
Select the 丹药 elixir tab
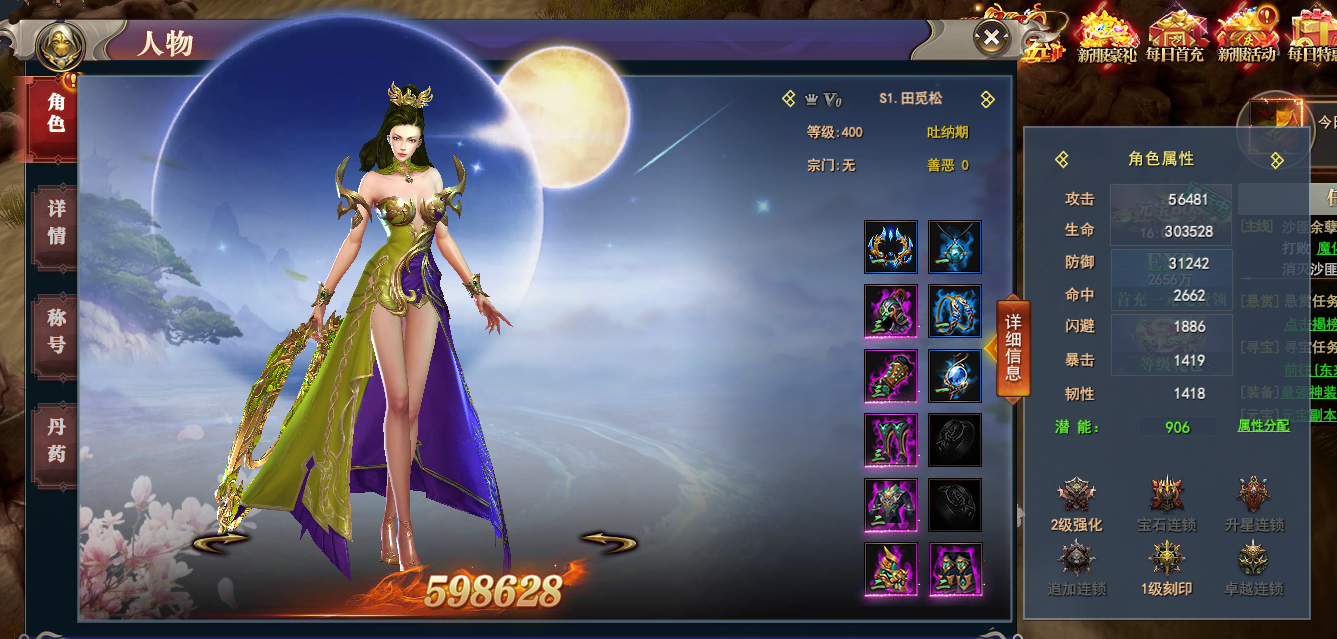click(56, 440)
